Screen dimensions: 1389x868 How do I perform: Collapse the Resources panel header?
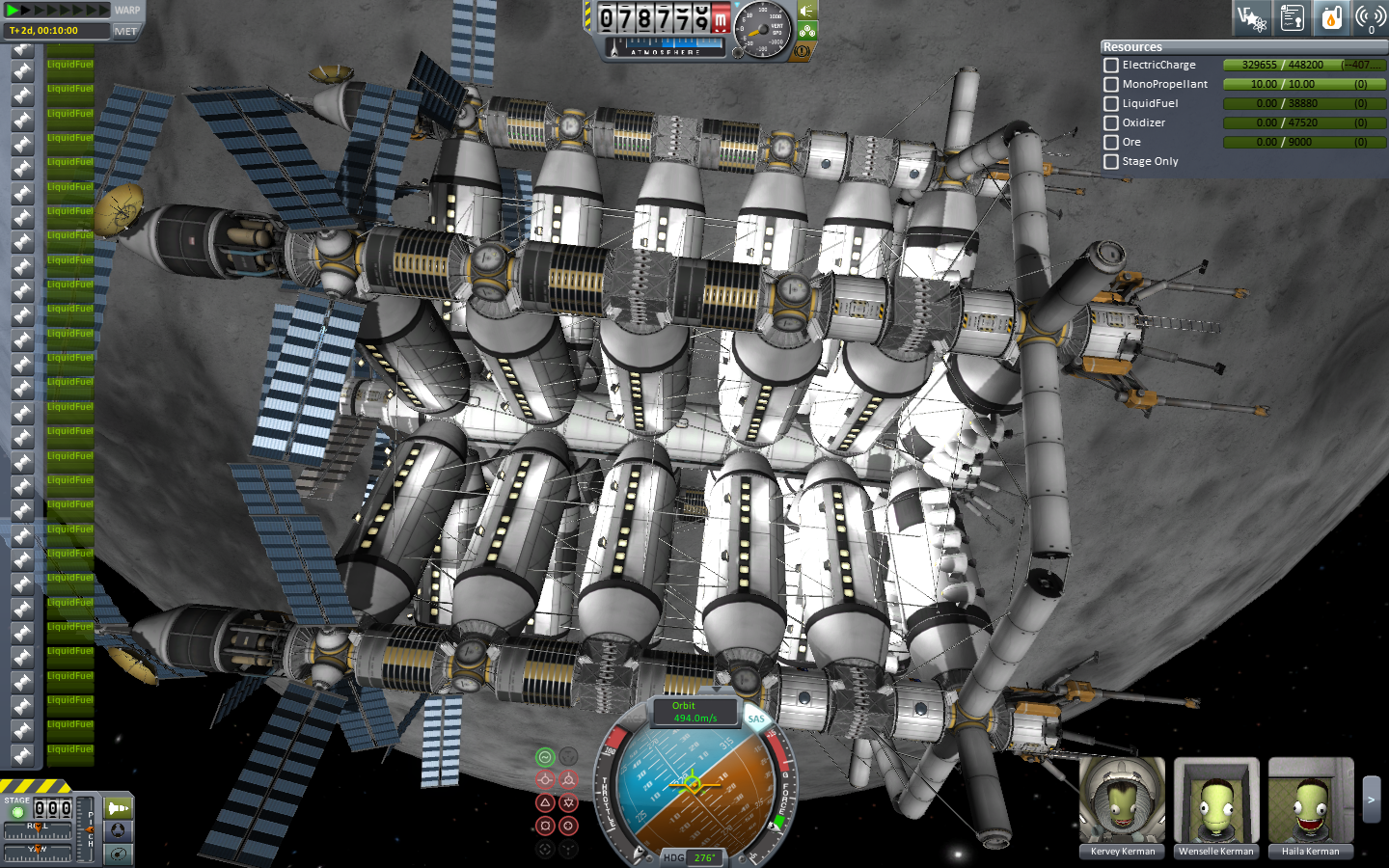1133,46
